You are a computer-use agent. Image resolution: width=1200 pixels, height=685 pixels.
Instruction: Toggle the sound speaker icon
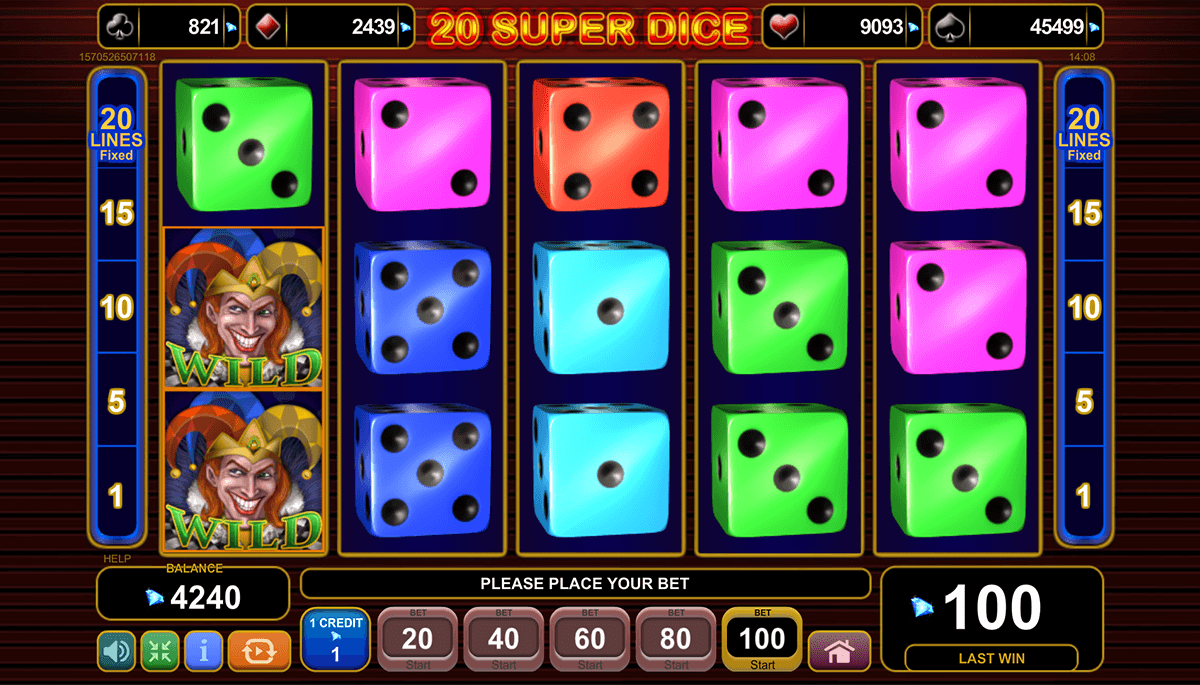(x=117, y=651)
